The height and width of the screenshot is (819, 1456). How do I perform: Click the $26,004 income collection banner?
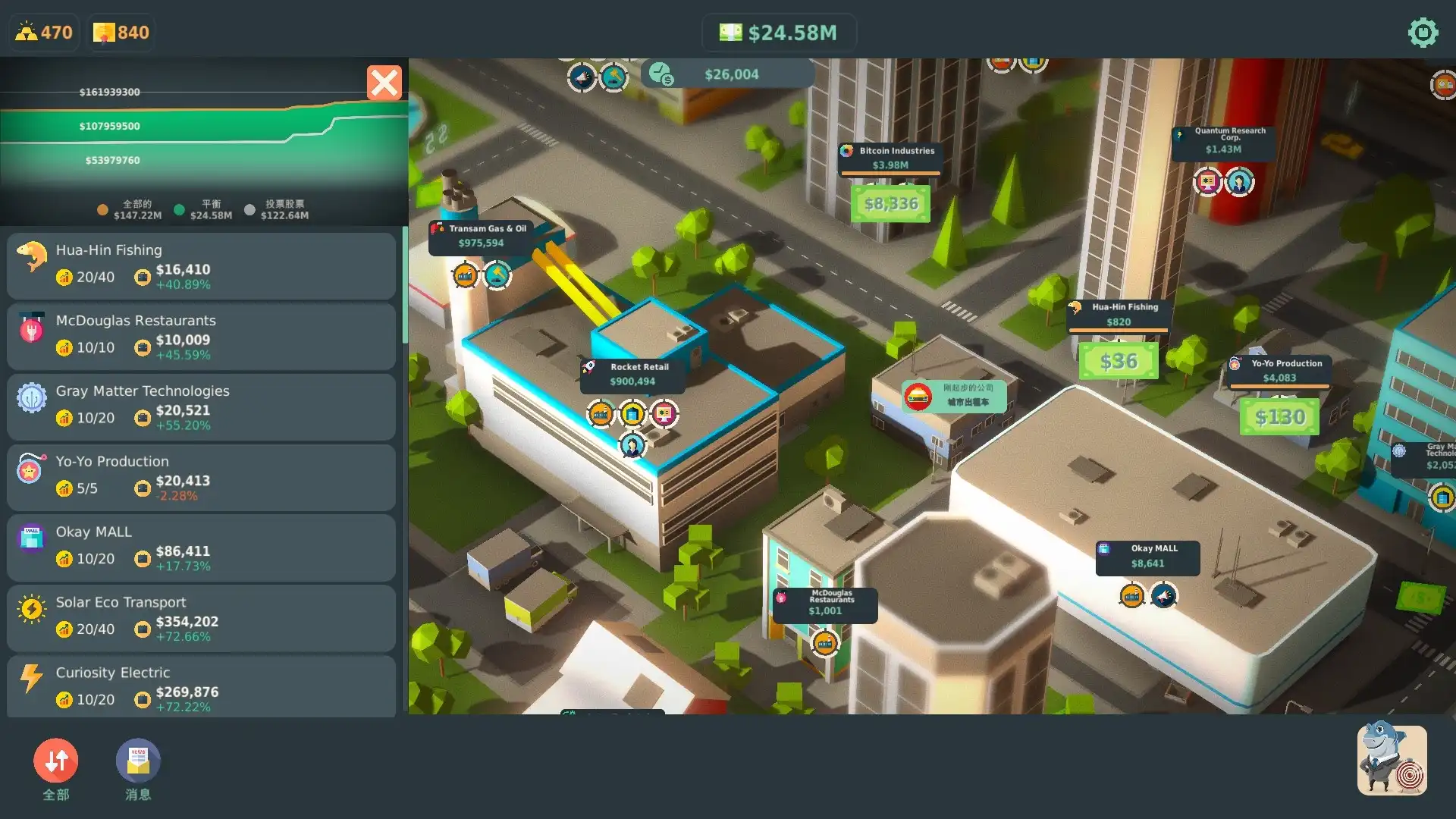click(726, 74)
